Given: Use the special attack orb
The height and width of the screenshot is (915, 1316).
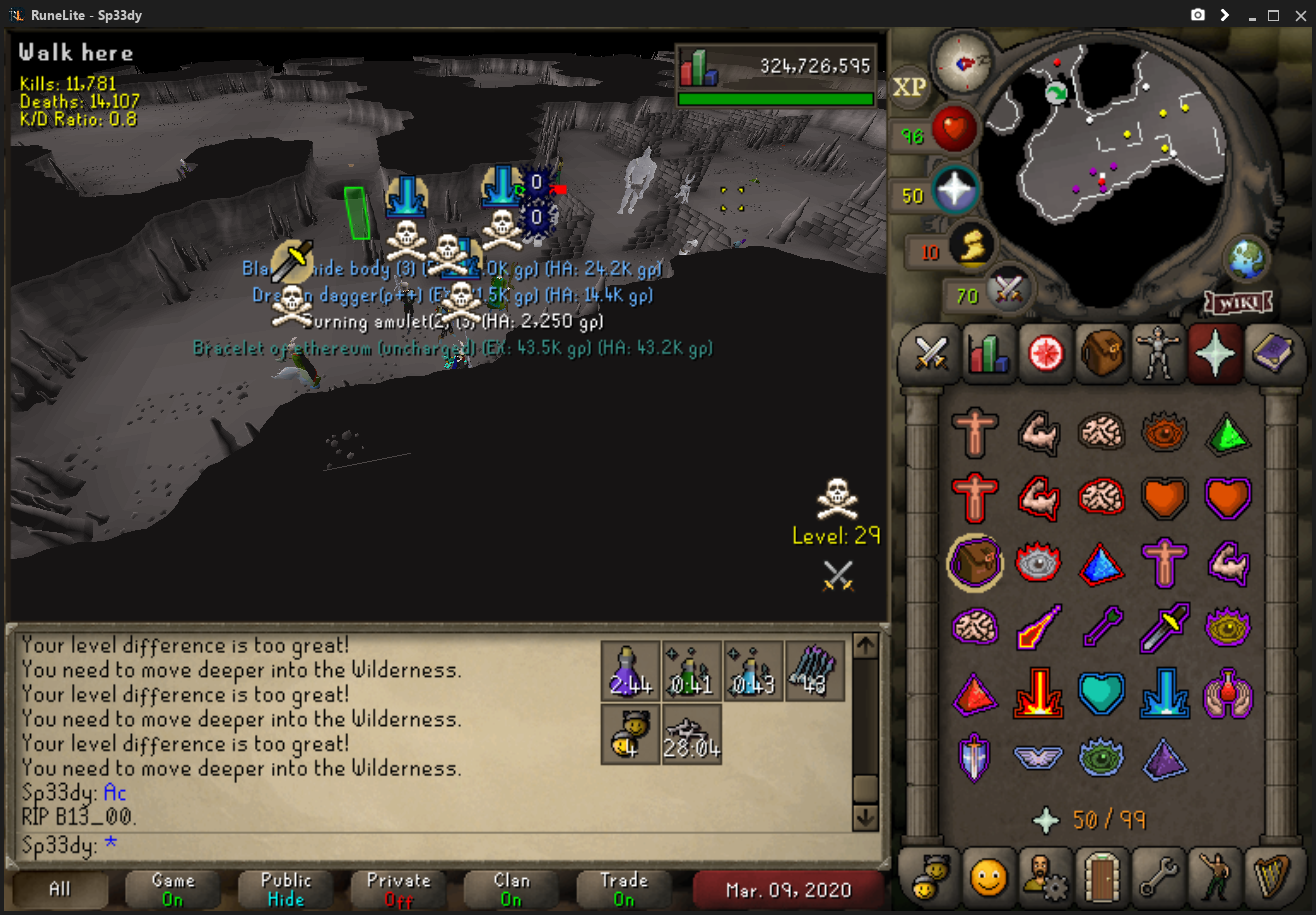Looking at the screenshot, I should tap(1008, 292).
